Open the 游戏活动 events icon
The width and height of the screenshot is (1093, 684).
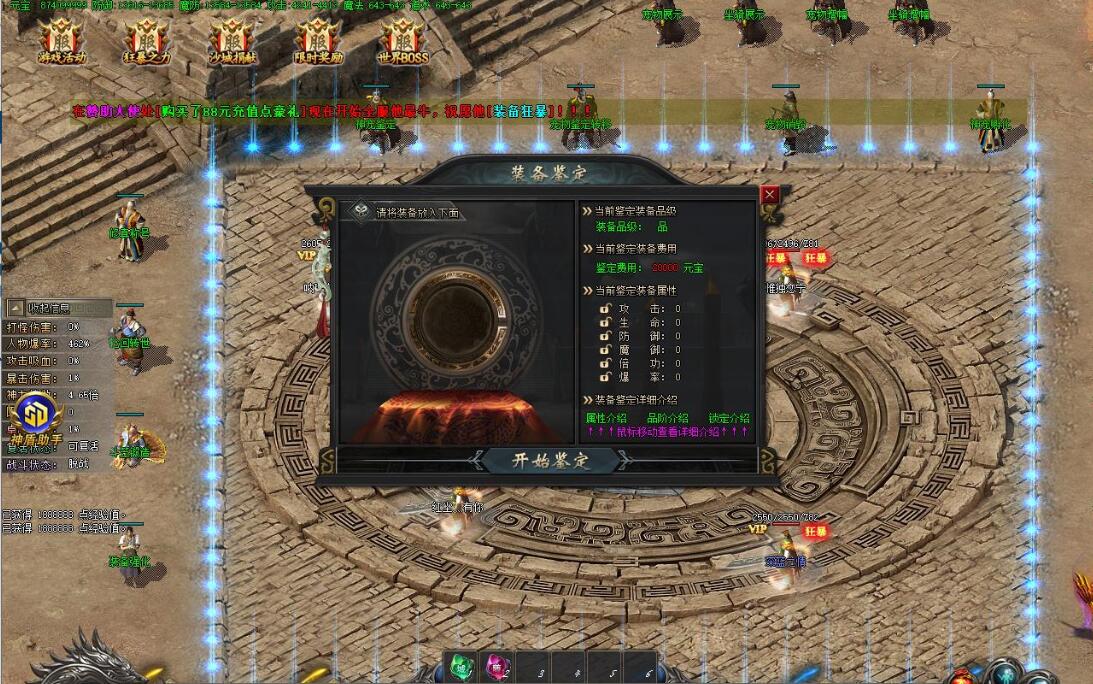tap(61, 40)
